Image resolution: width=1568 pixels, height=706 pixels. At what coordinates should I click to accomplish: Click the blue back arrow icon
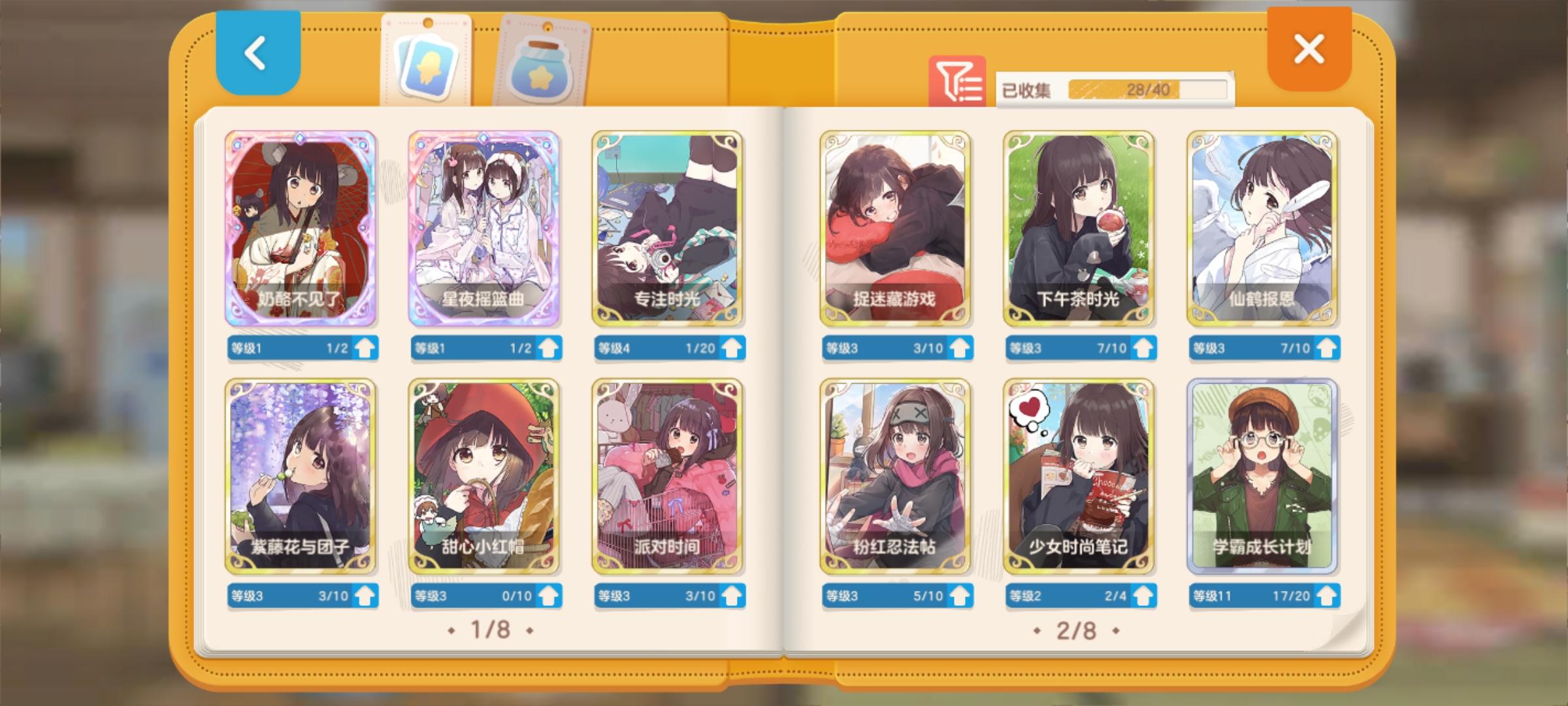pyautogui.click(x=256, y=54)
